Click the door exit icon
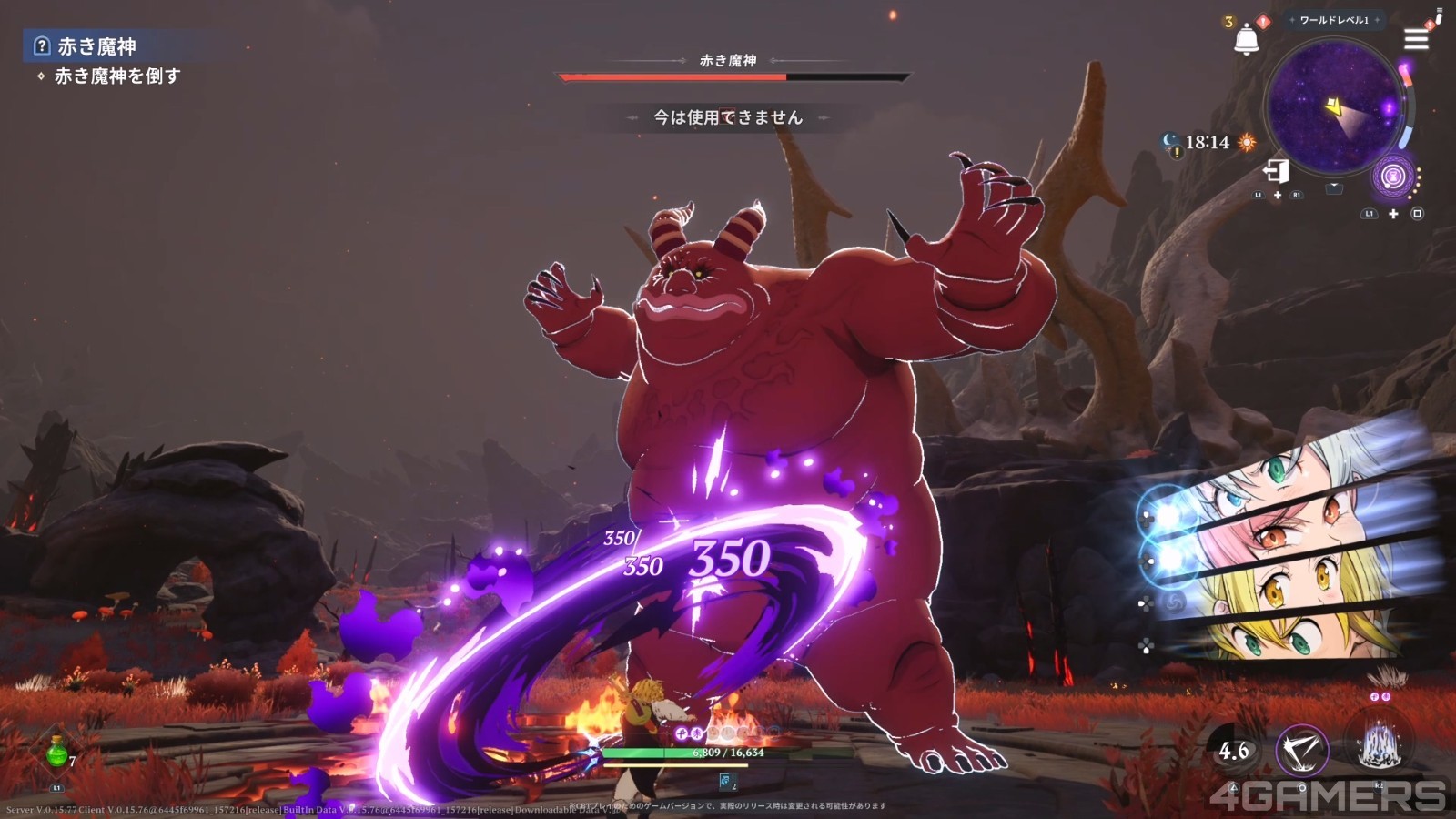Viewport: 1456px width, 819px height. (x=1276, y=170)
